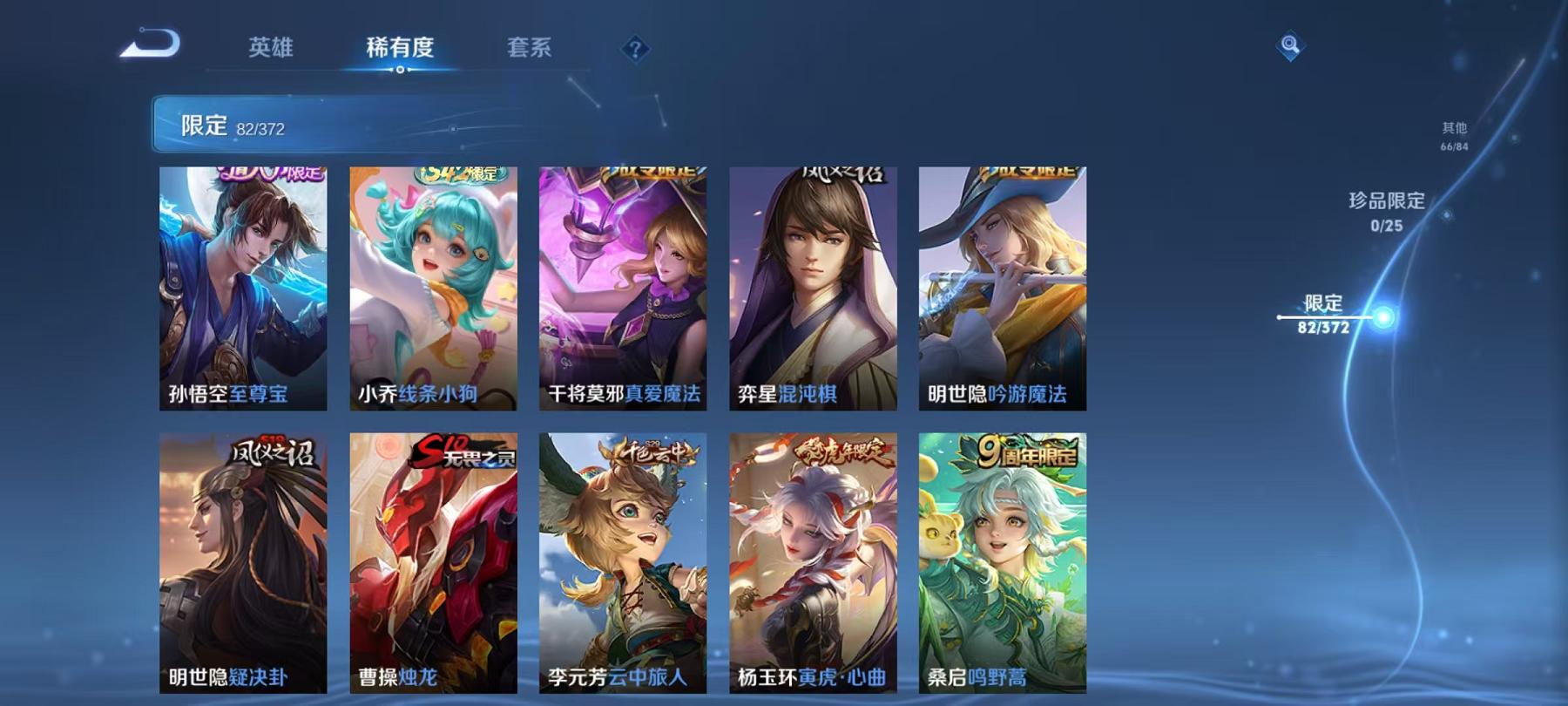
Task: Click the question mark help icon
Action: (637, 50)
